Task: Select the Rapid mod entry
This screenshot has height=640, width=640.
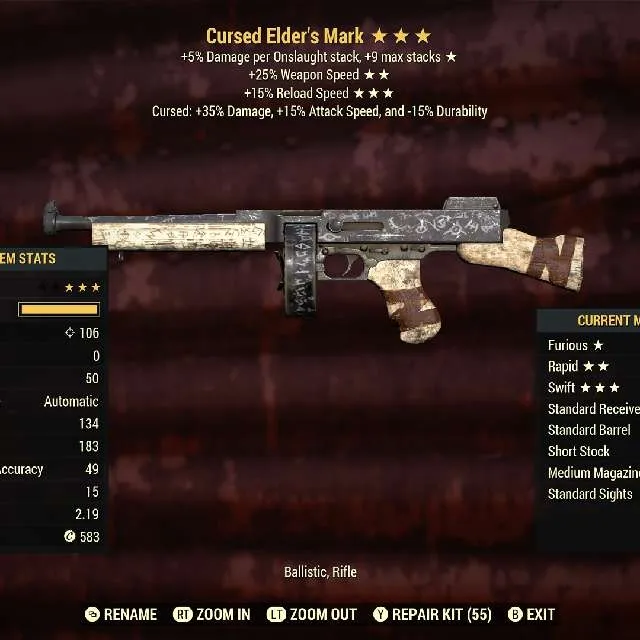Action: [x=578, y=366]
